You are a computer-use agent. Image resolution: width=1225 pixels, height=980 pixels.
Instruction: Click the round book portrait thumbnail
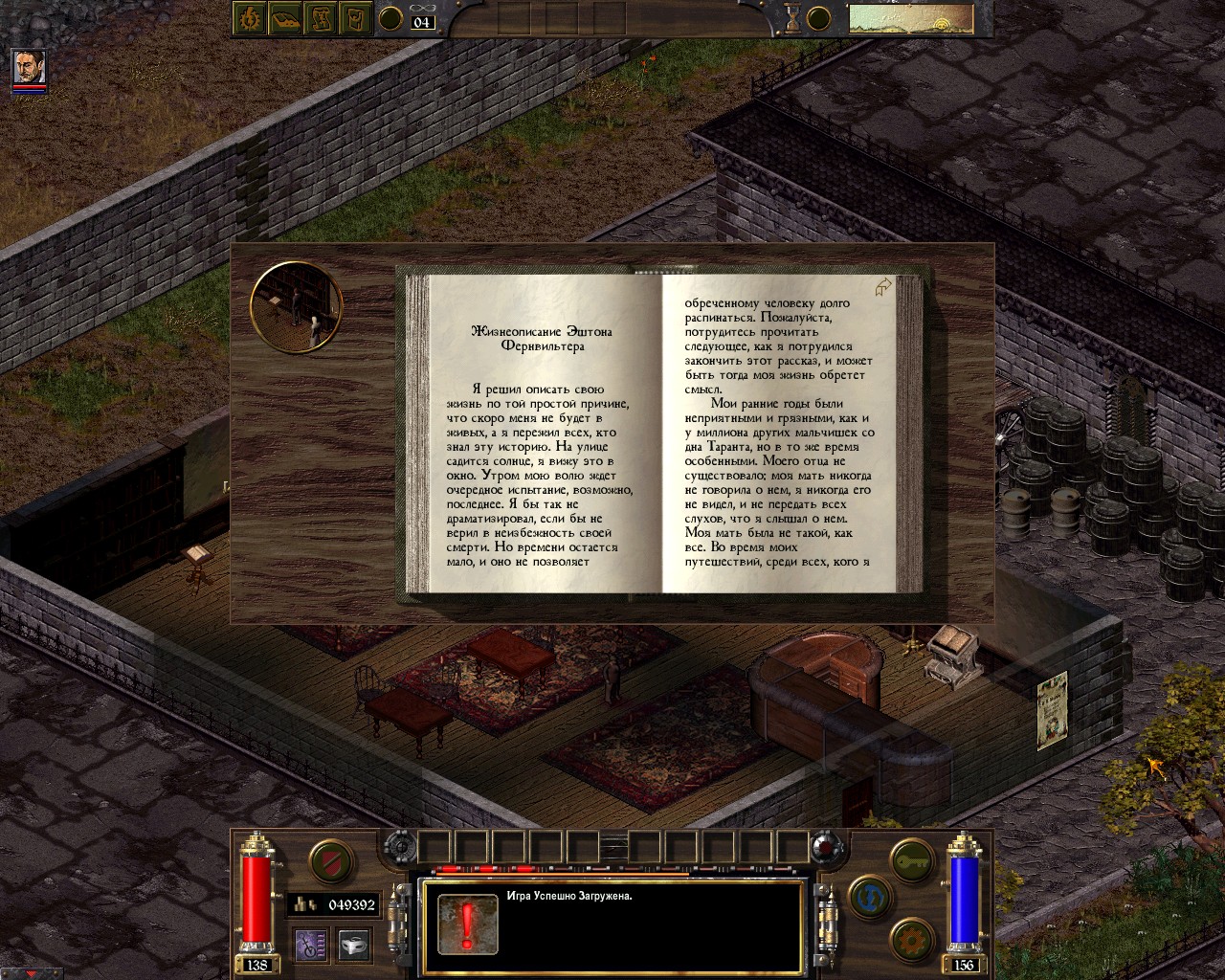pyautogui.click(x=296, y=307)
